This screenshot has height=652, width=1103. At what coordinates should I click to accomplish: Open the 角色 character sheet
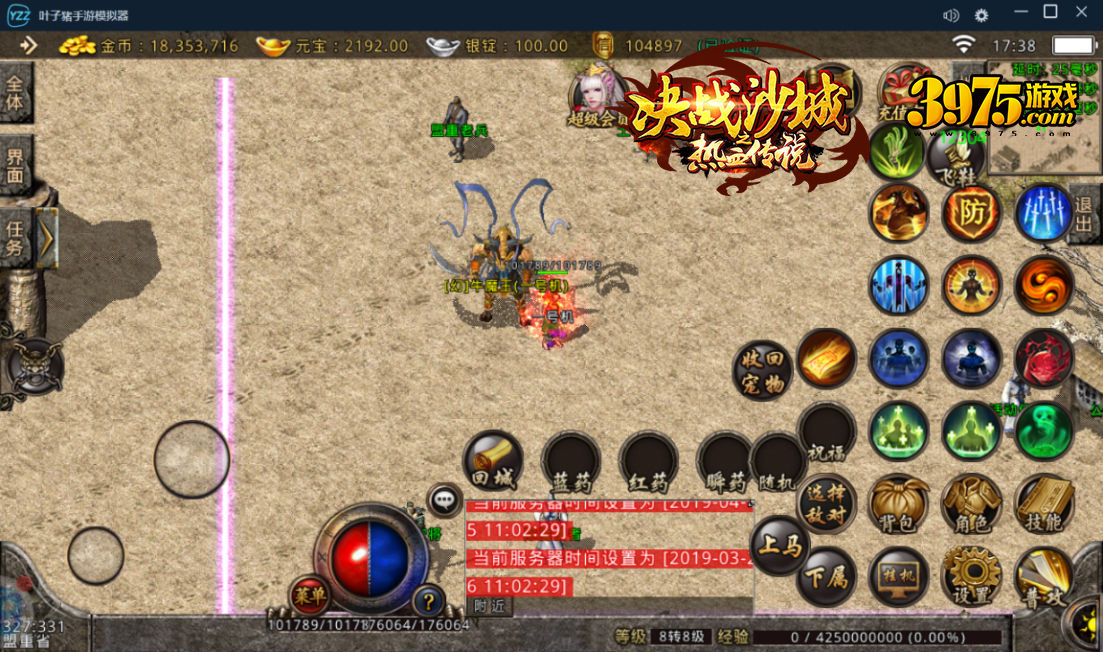click(971, 504)
